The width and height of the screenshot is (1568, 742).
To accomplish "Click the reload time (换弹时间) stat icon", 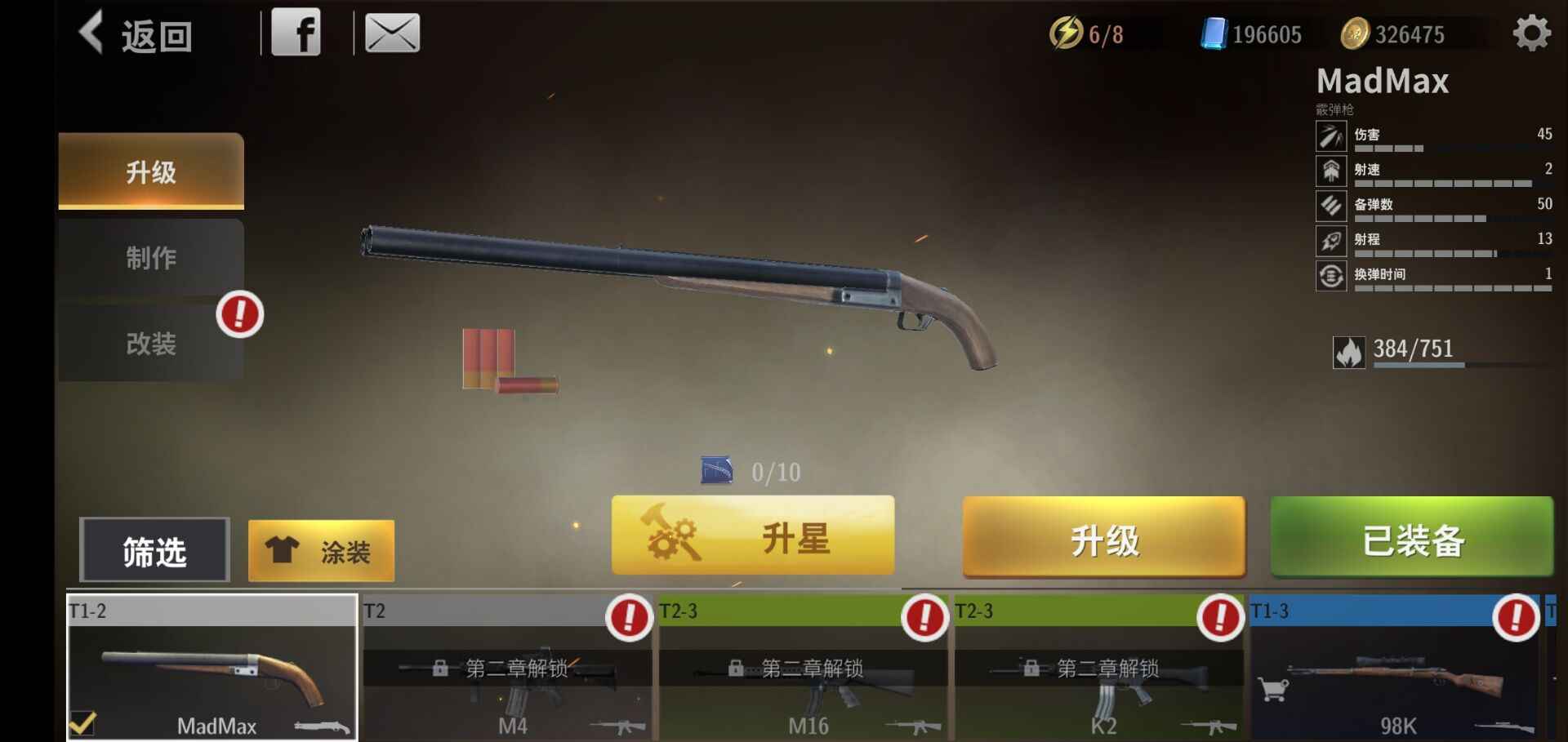I will pos(1331,277).
